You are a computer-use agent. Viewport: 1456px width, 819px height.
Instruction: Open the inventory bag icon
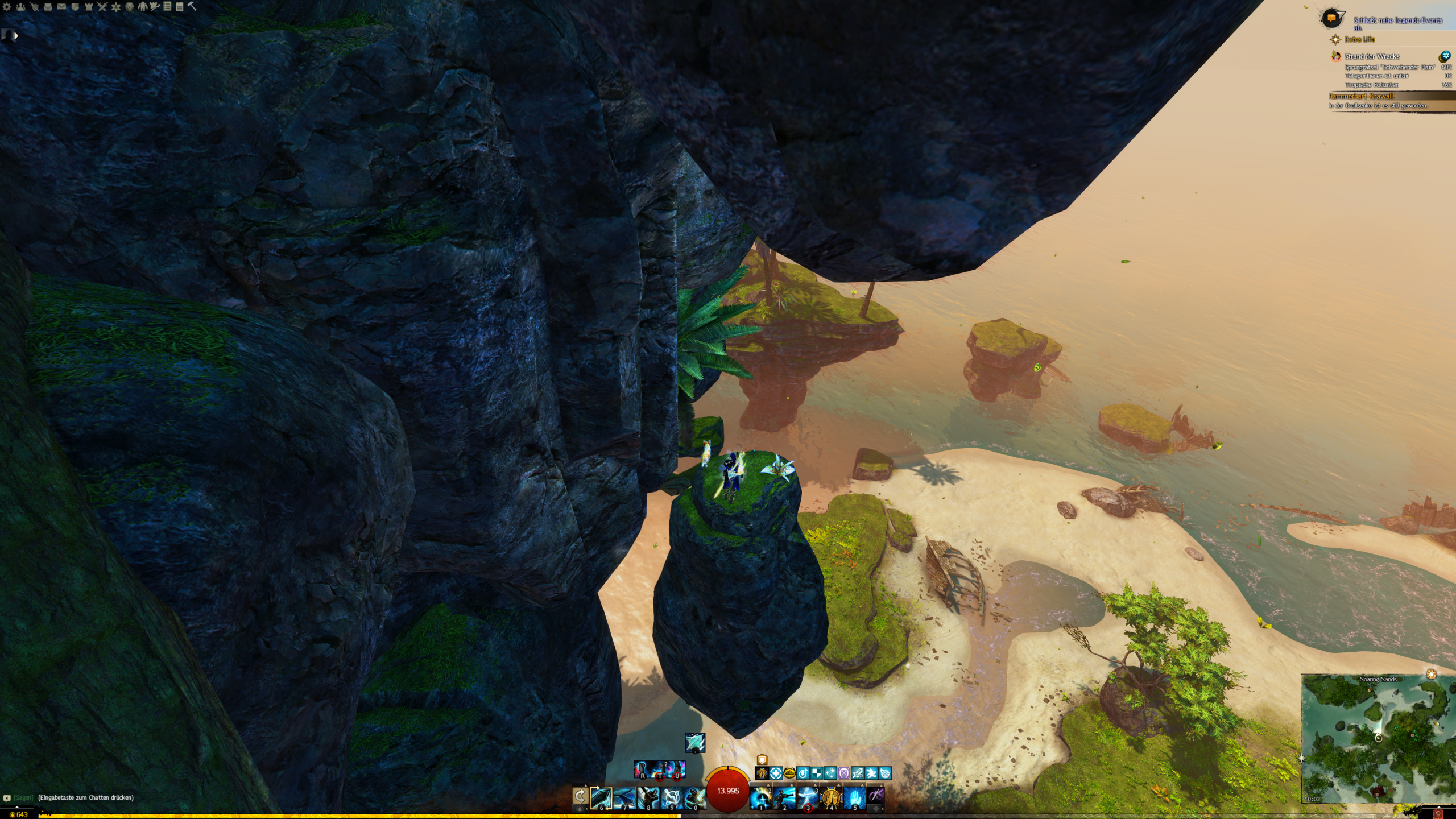click(48, 7)
